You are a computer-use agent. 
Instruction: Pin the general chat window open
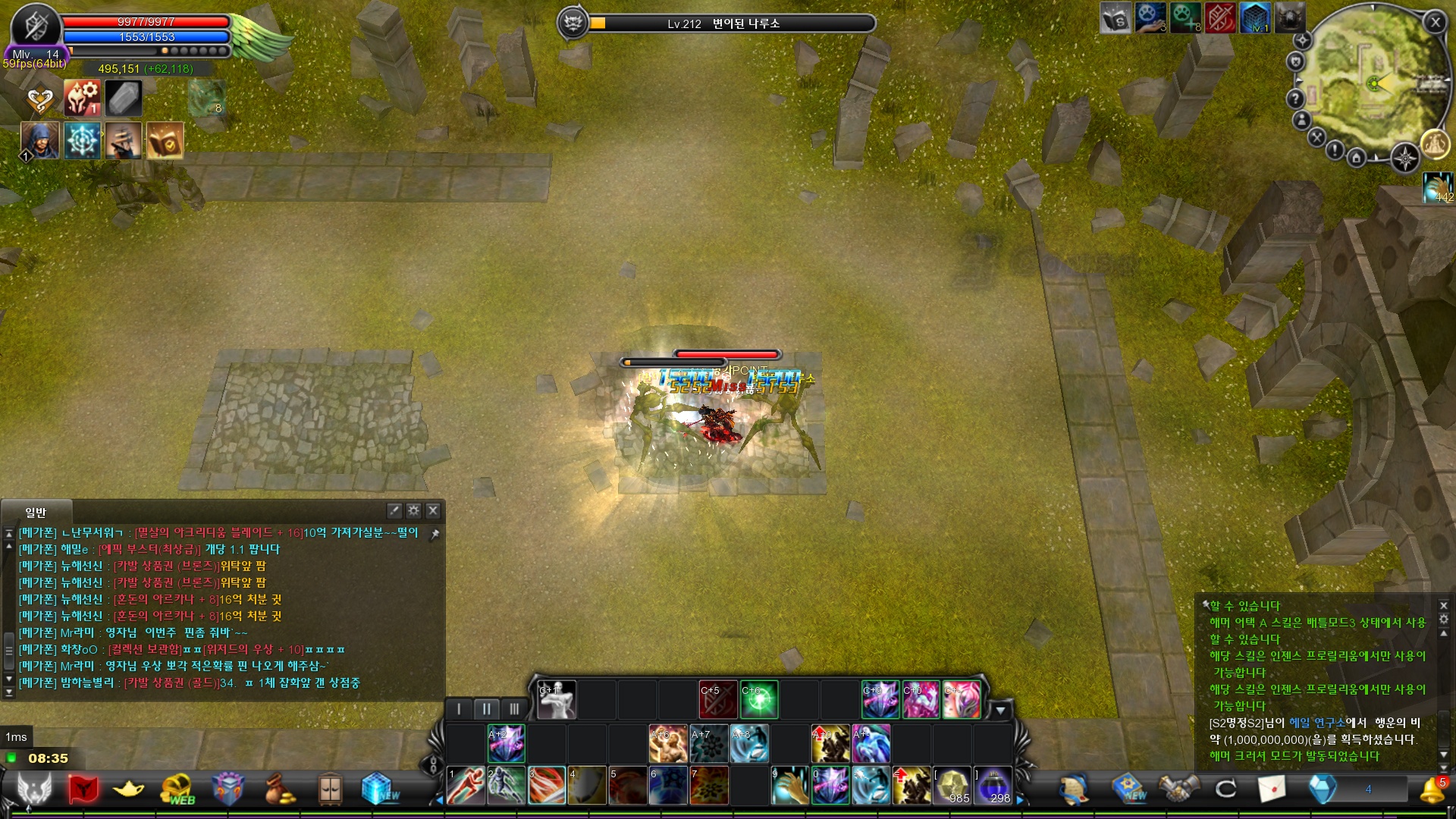435,534
